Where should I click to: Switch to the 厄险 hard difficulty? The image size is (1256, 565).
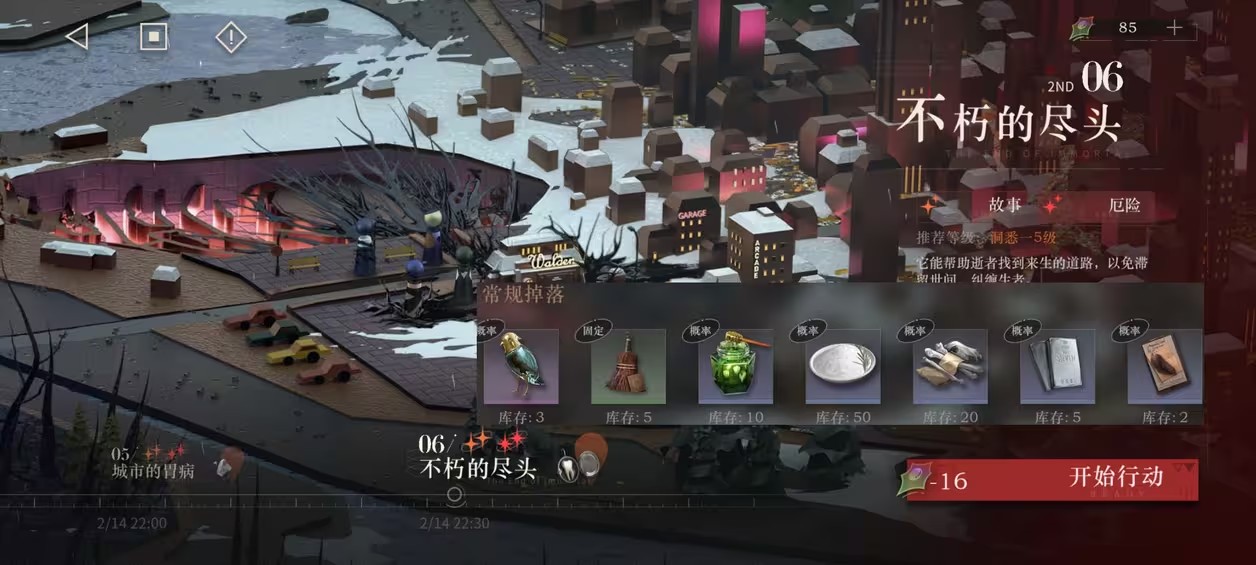[x=1123, y=206]
